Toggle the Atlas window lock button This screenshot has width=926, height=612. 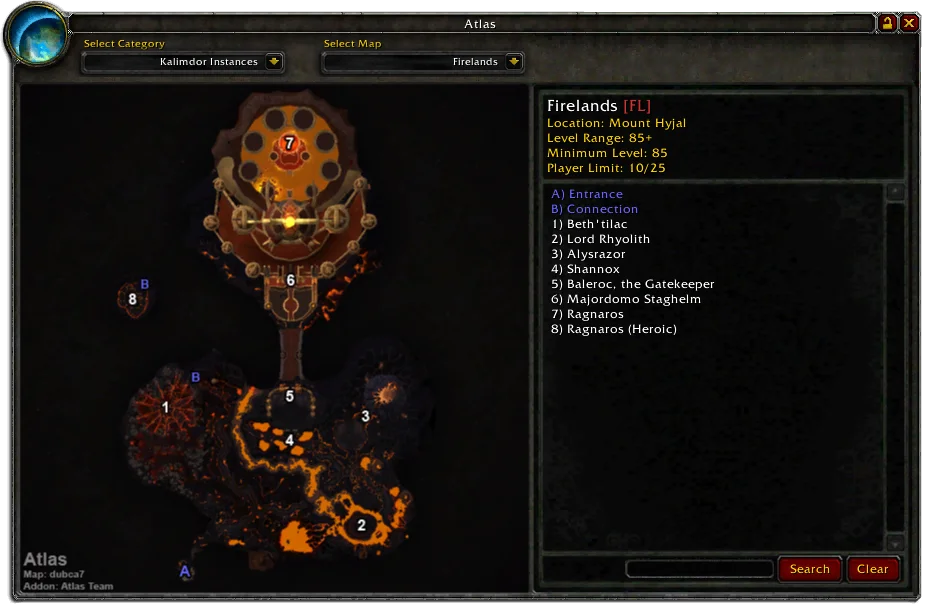(887, 23)
